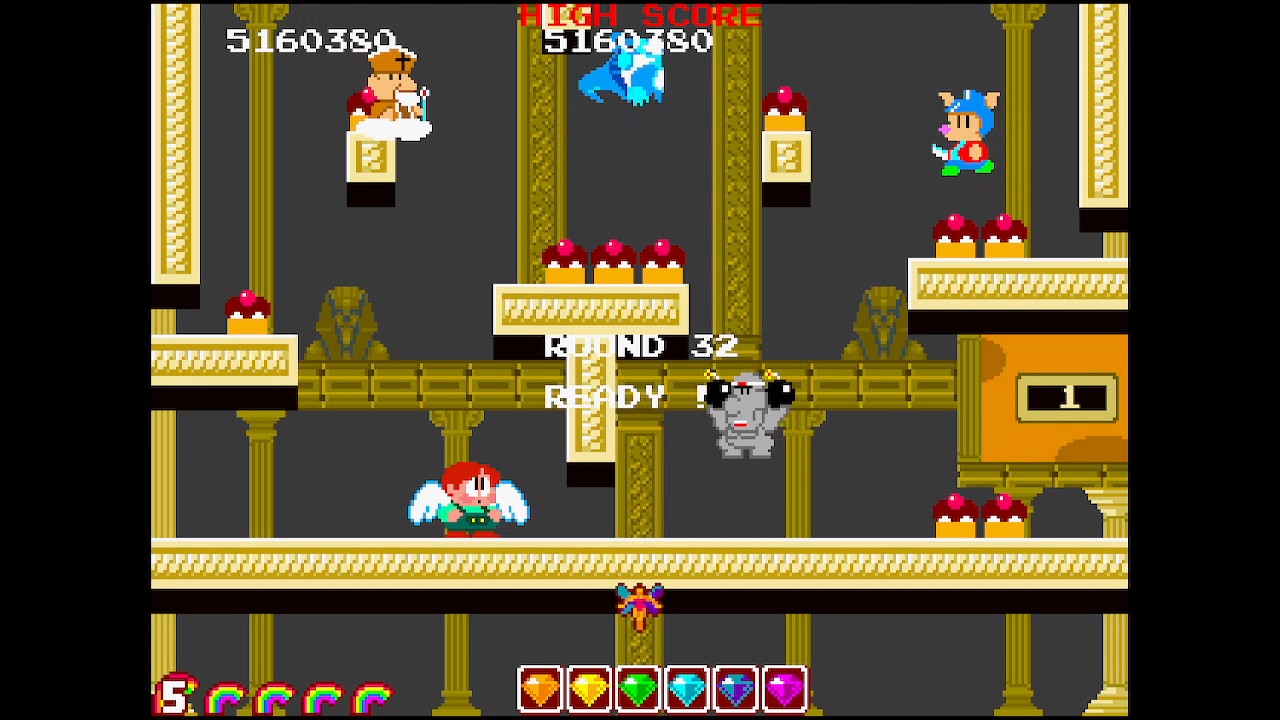Choose the cyan diamond slot
This screenshot has height=720, width=1280.
coord(688,689)
